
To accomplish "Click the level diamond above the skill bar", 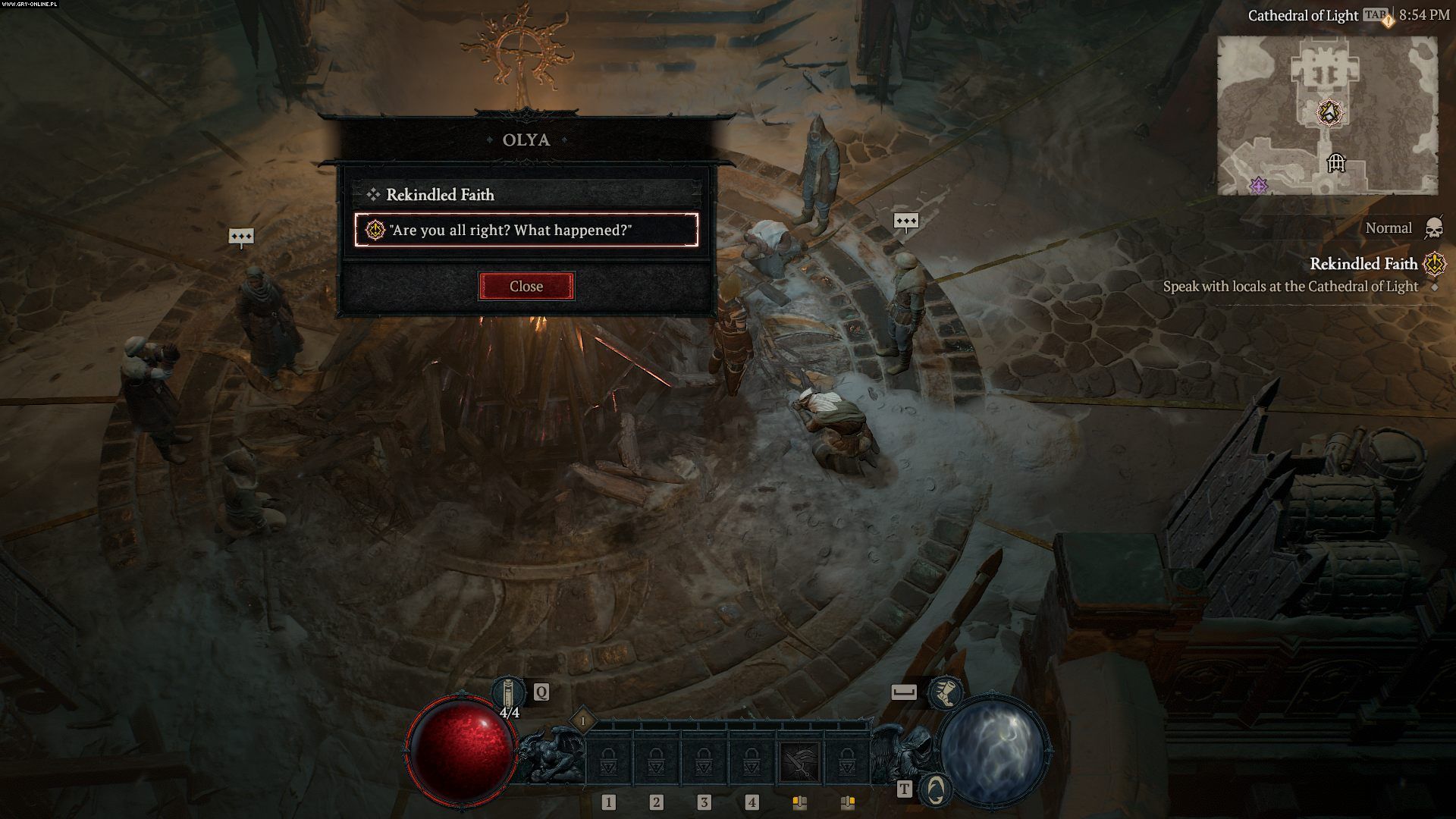I will 583,720.
